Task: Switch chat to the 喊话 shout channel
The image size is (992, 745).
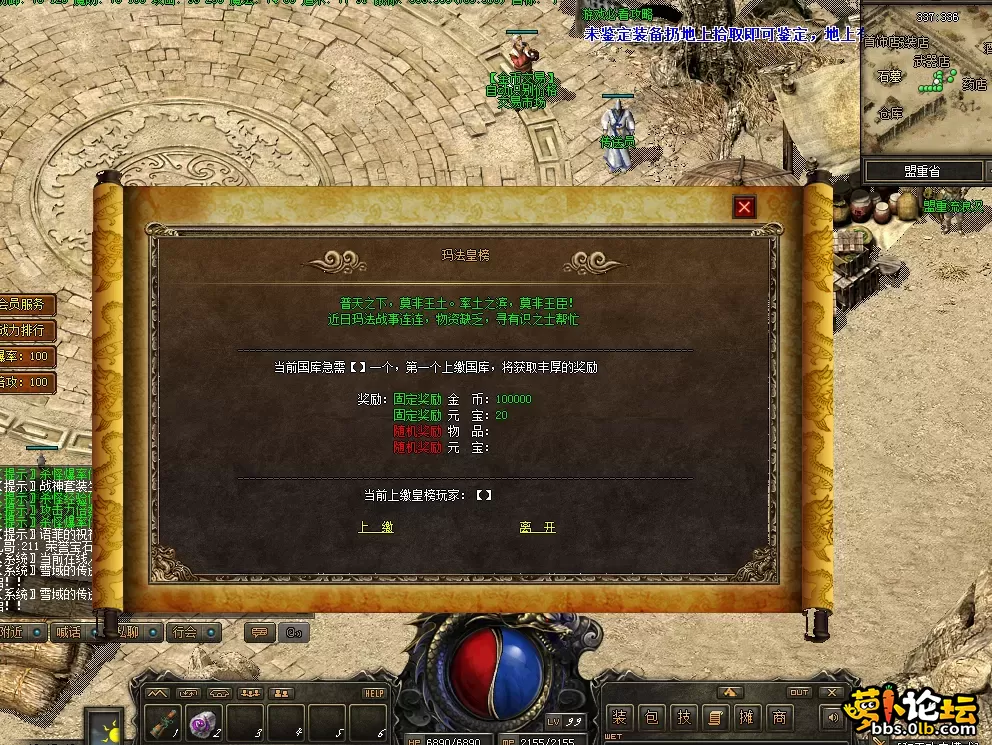Action: 69,632
